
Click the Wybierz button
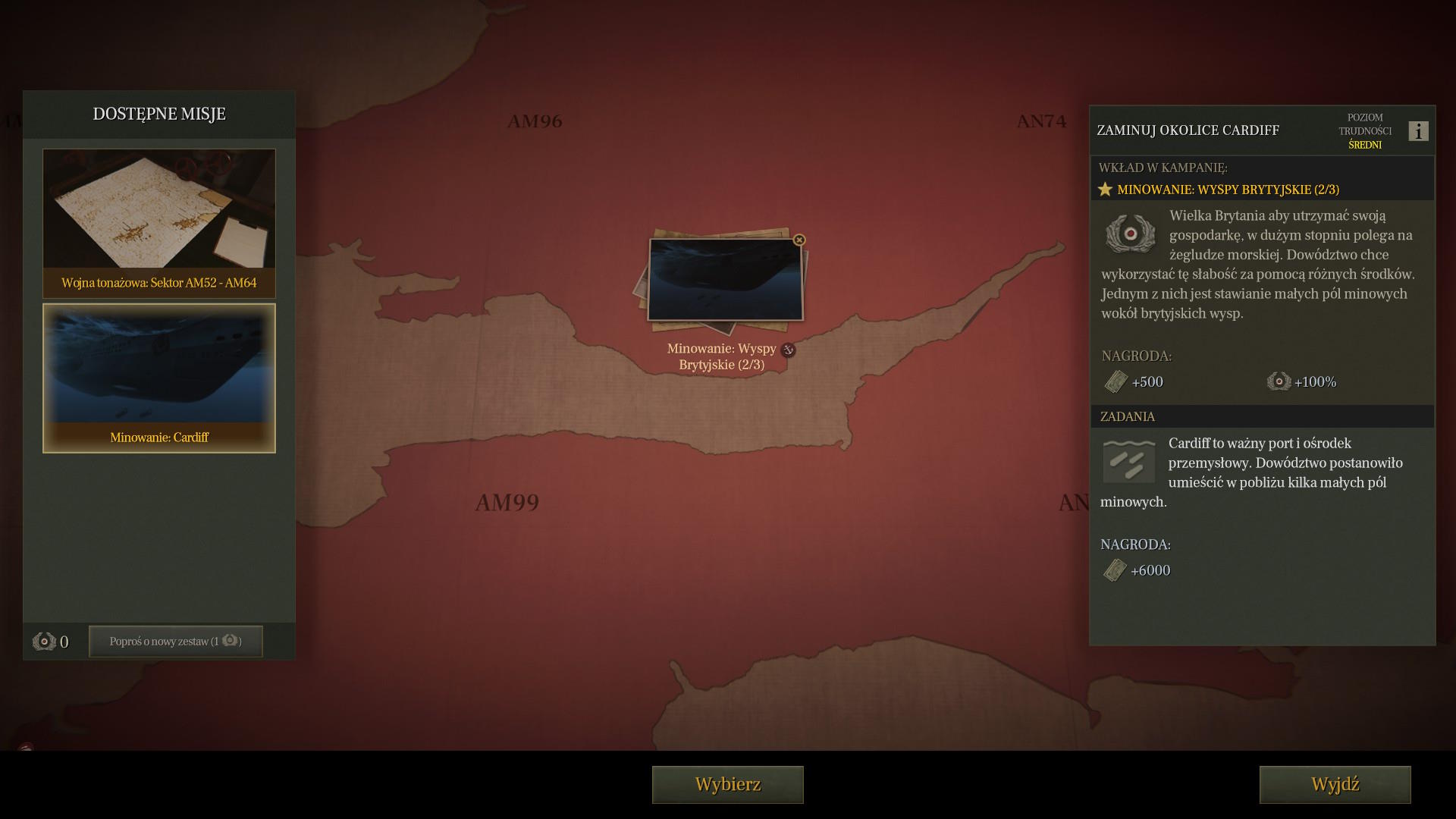click(x=727, y=784)
